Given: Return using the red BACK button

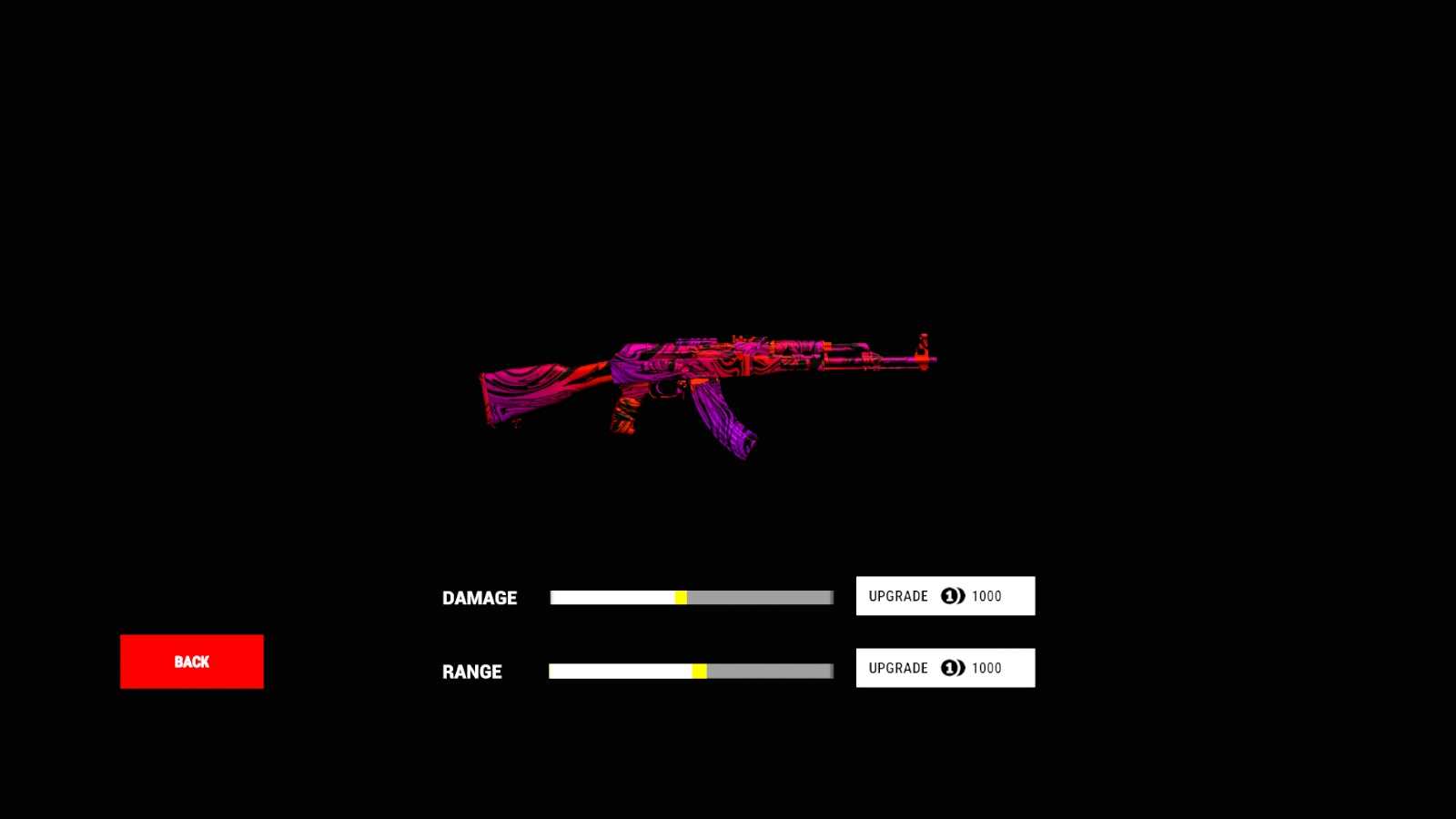Looking at the screenshot, I should (191, 662).
